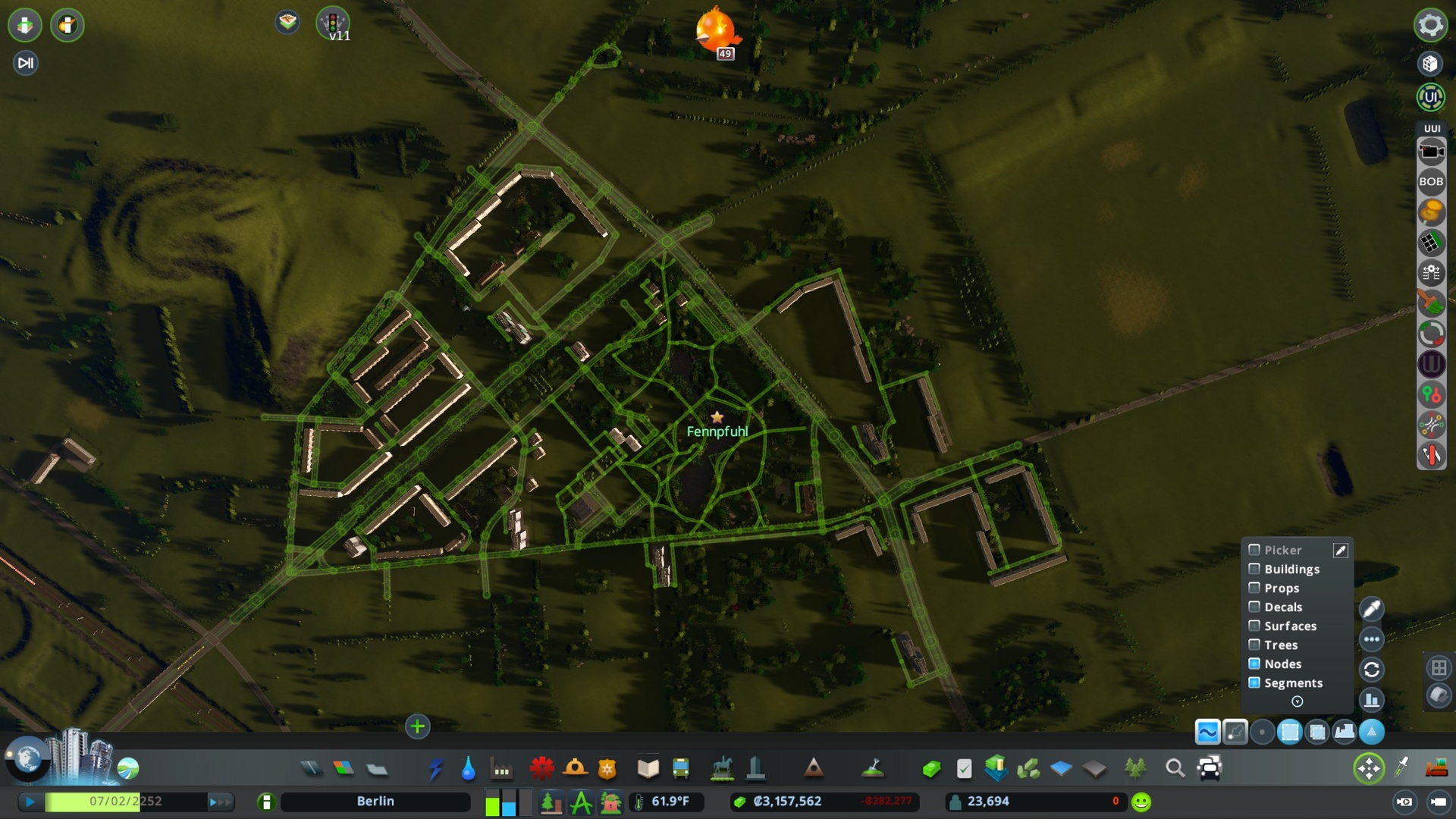Viewport: 1456px width, 819px height.
Task: Open the UUI mod button
Action: coord(1429,97)
